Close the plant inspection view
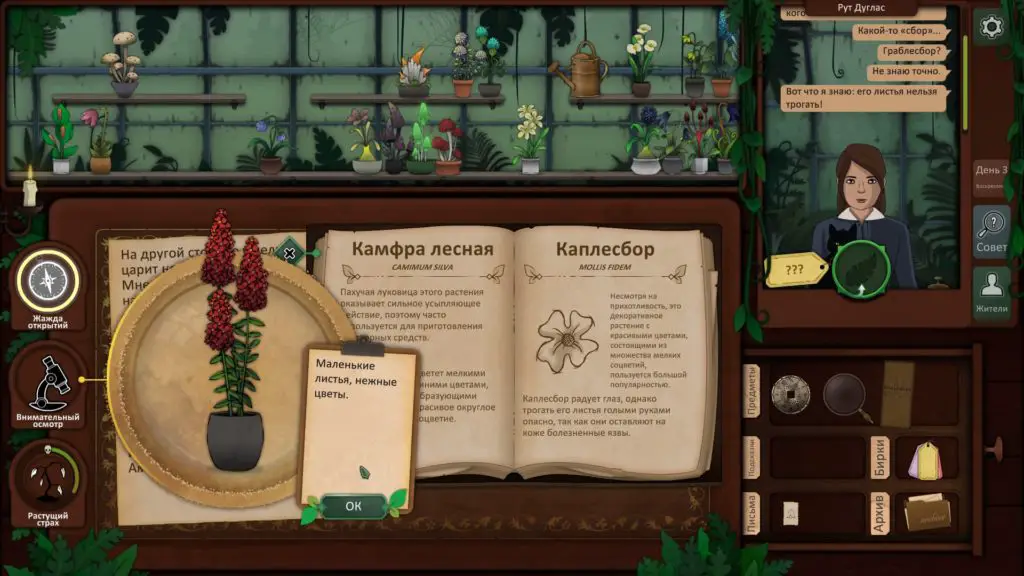 point(290,253)
